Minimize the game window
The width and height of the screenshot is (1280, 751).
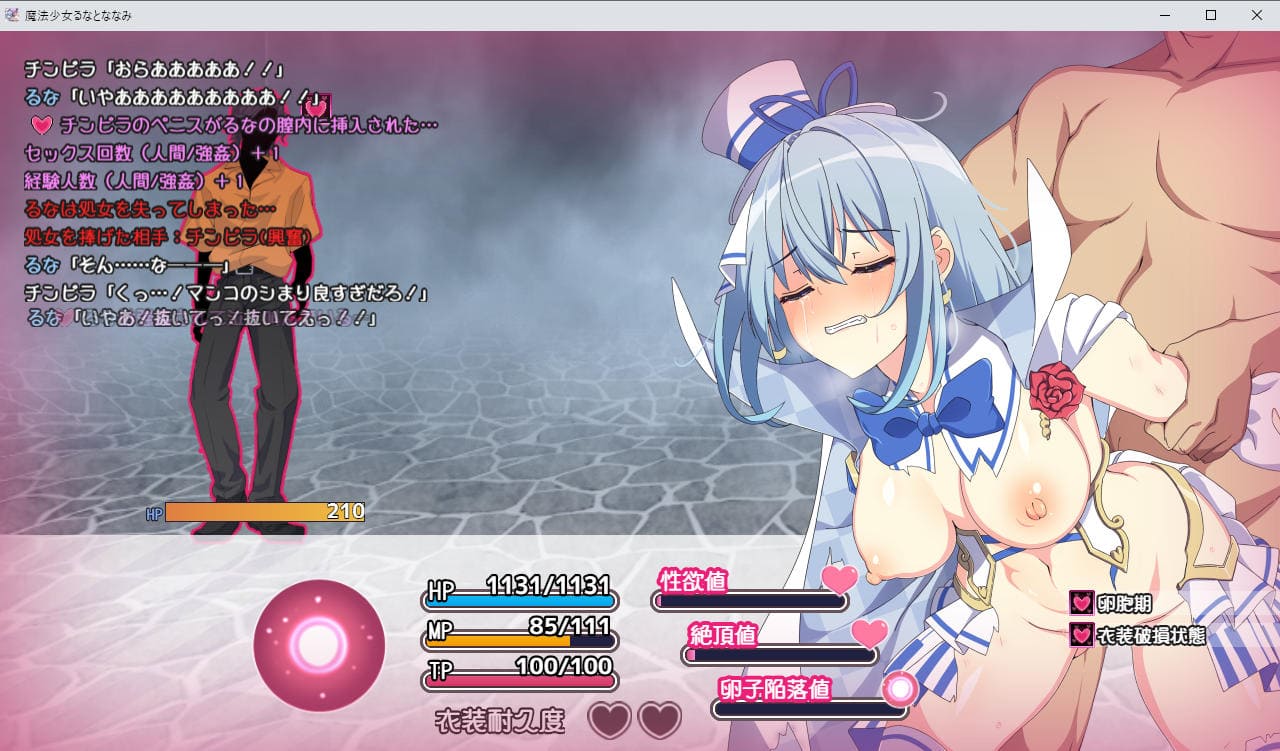(1165, 15)
